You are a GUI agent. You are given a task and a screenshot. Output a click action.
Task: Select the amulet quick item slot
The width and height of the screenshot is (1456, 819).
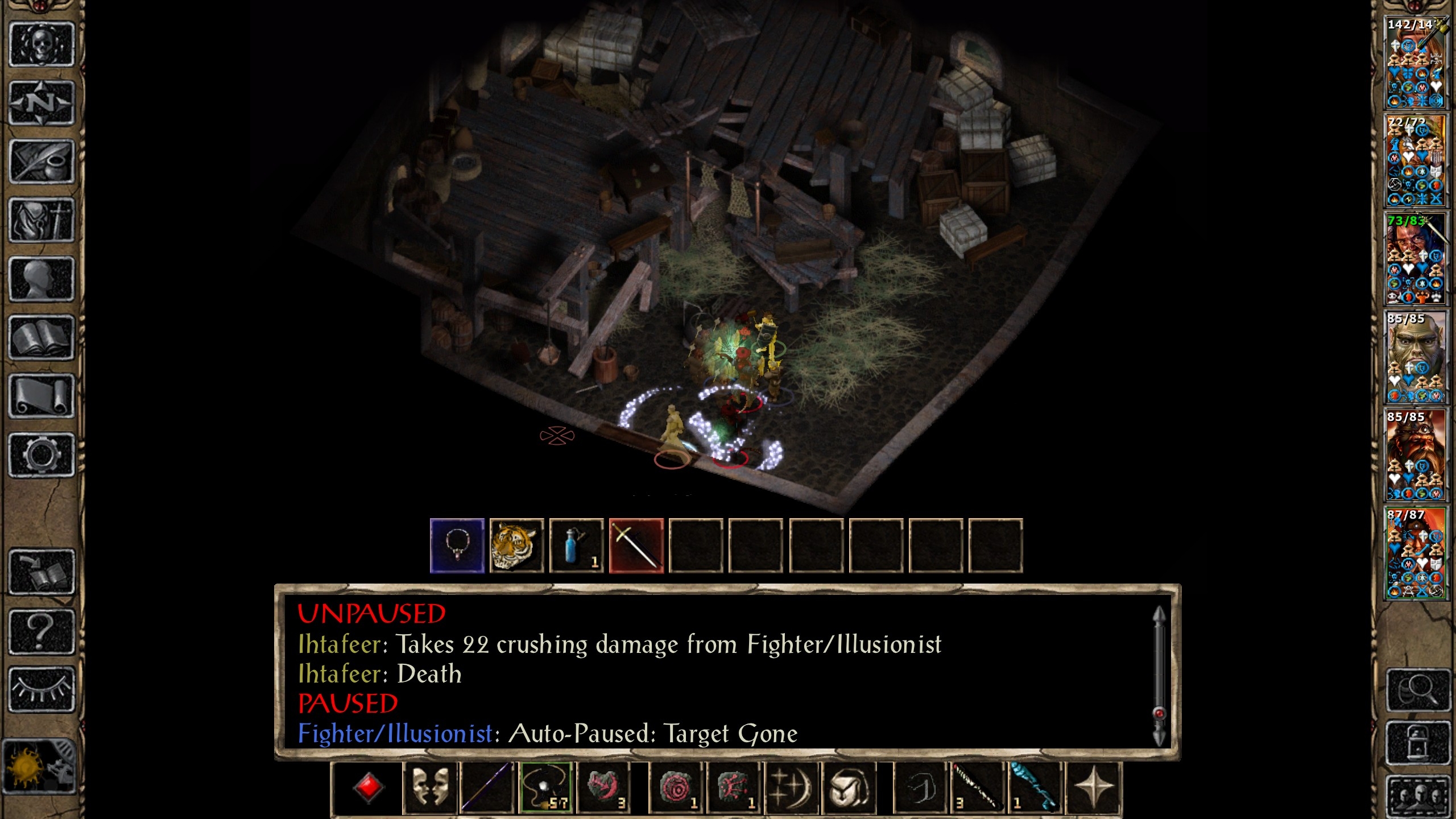click(457, 545)
